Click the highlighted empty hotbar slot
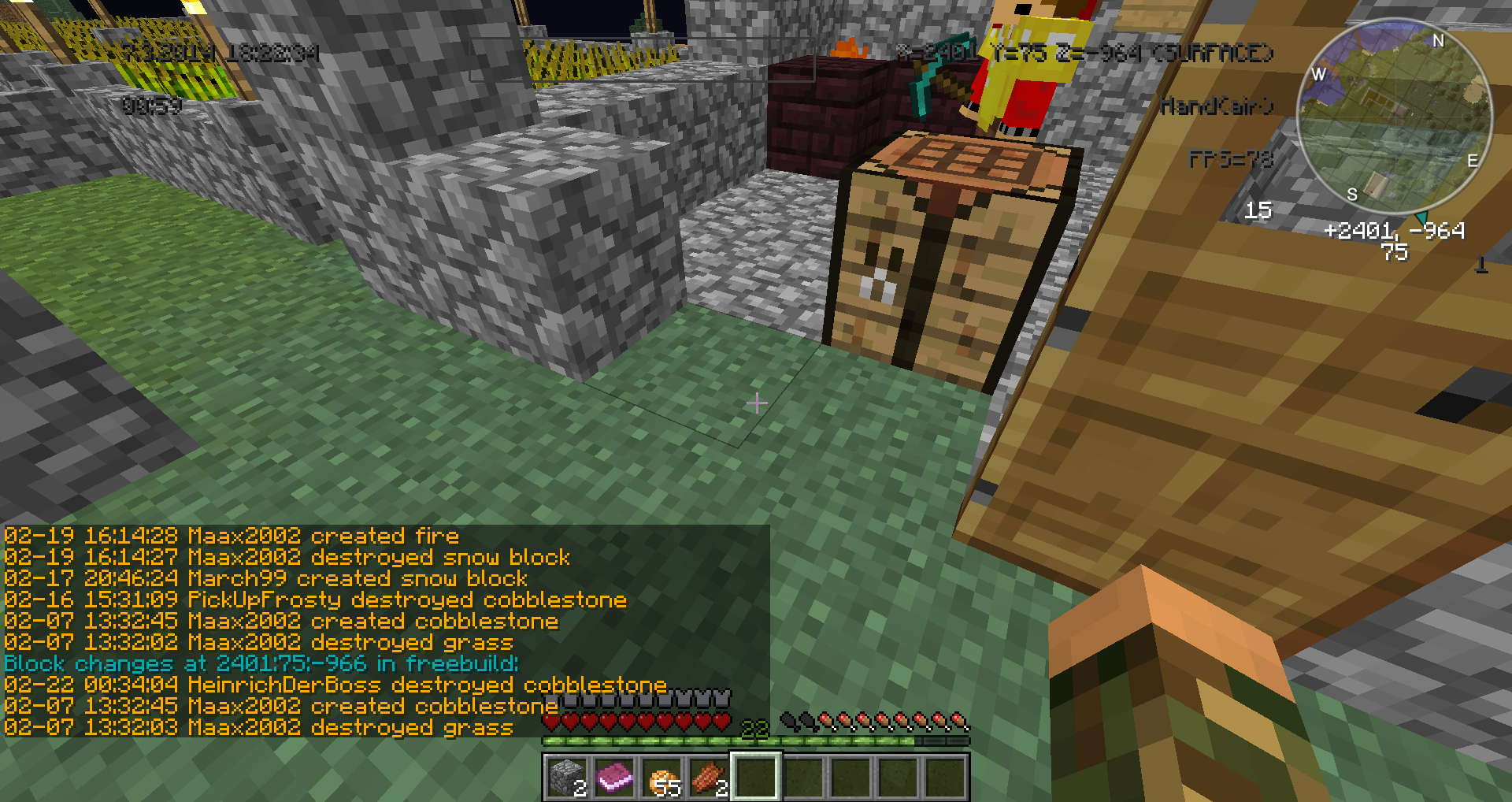 tap(756, 777)
